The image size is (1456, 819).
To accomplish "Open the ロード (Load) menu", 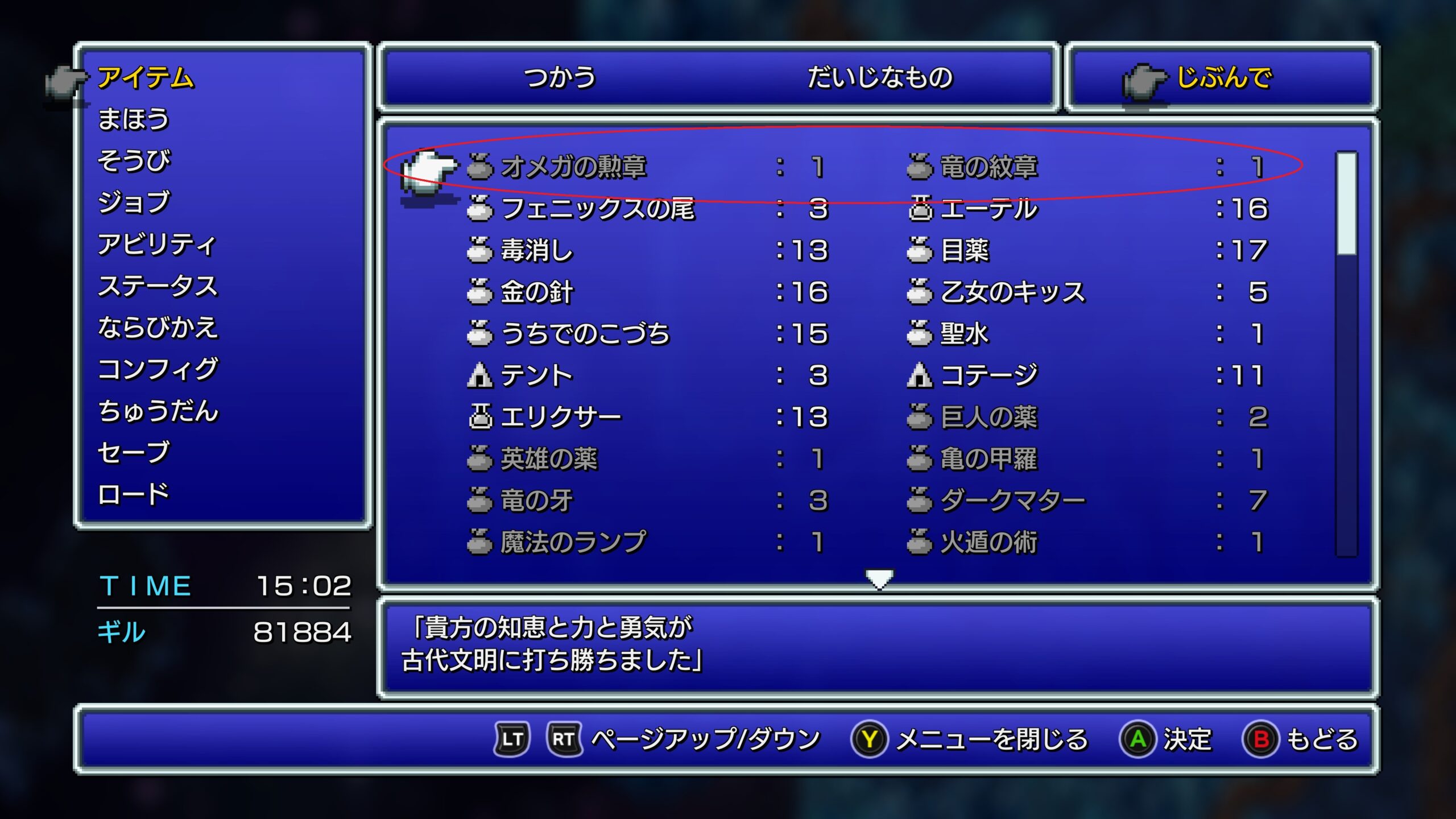I will point(134,494).
